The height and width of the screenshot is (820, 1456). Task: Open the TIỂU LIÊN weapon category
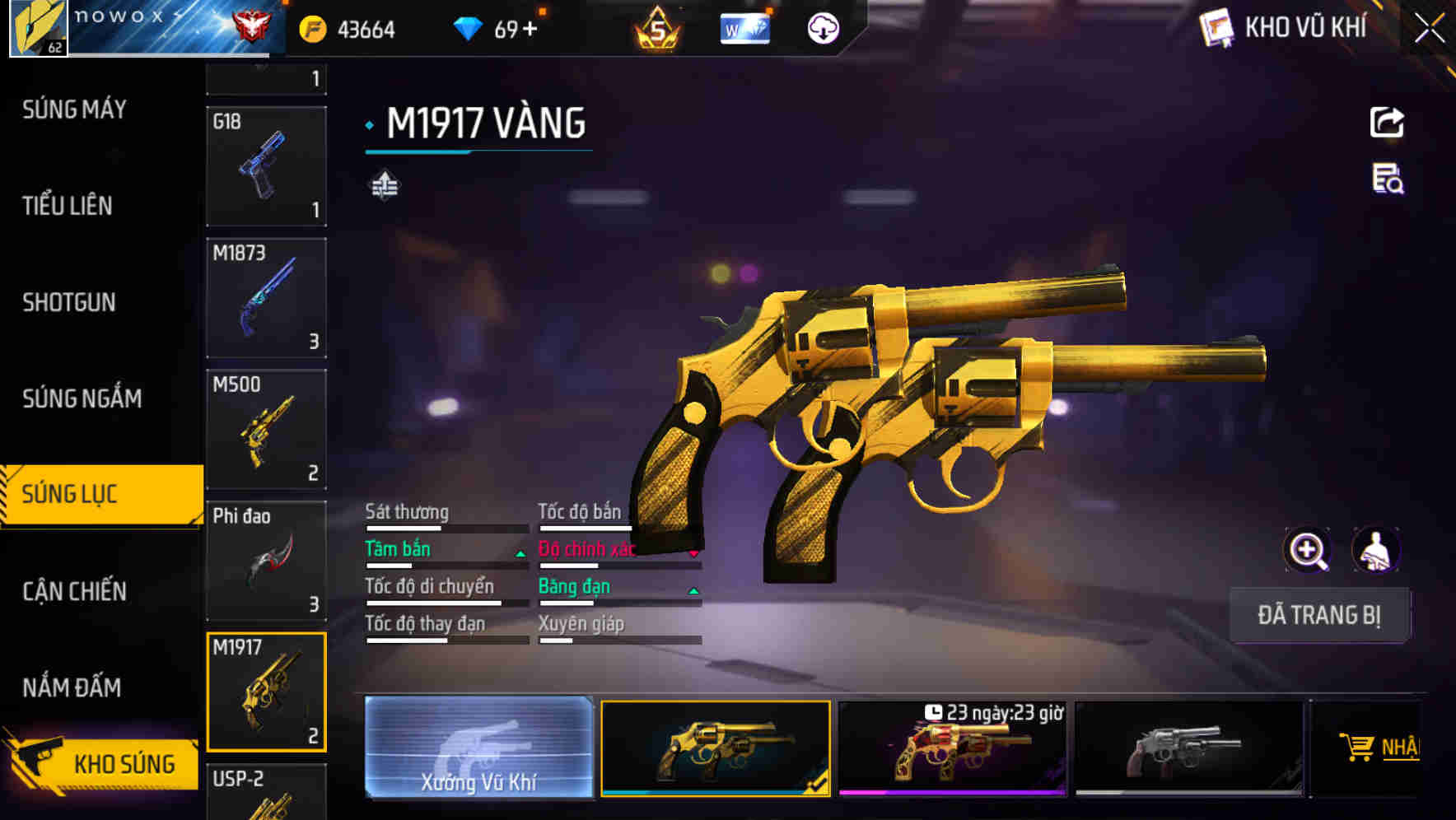click(68, 206)
